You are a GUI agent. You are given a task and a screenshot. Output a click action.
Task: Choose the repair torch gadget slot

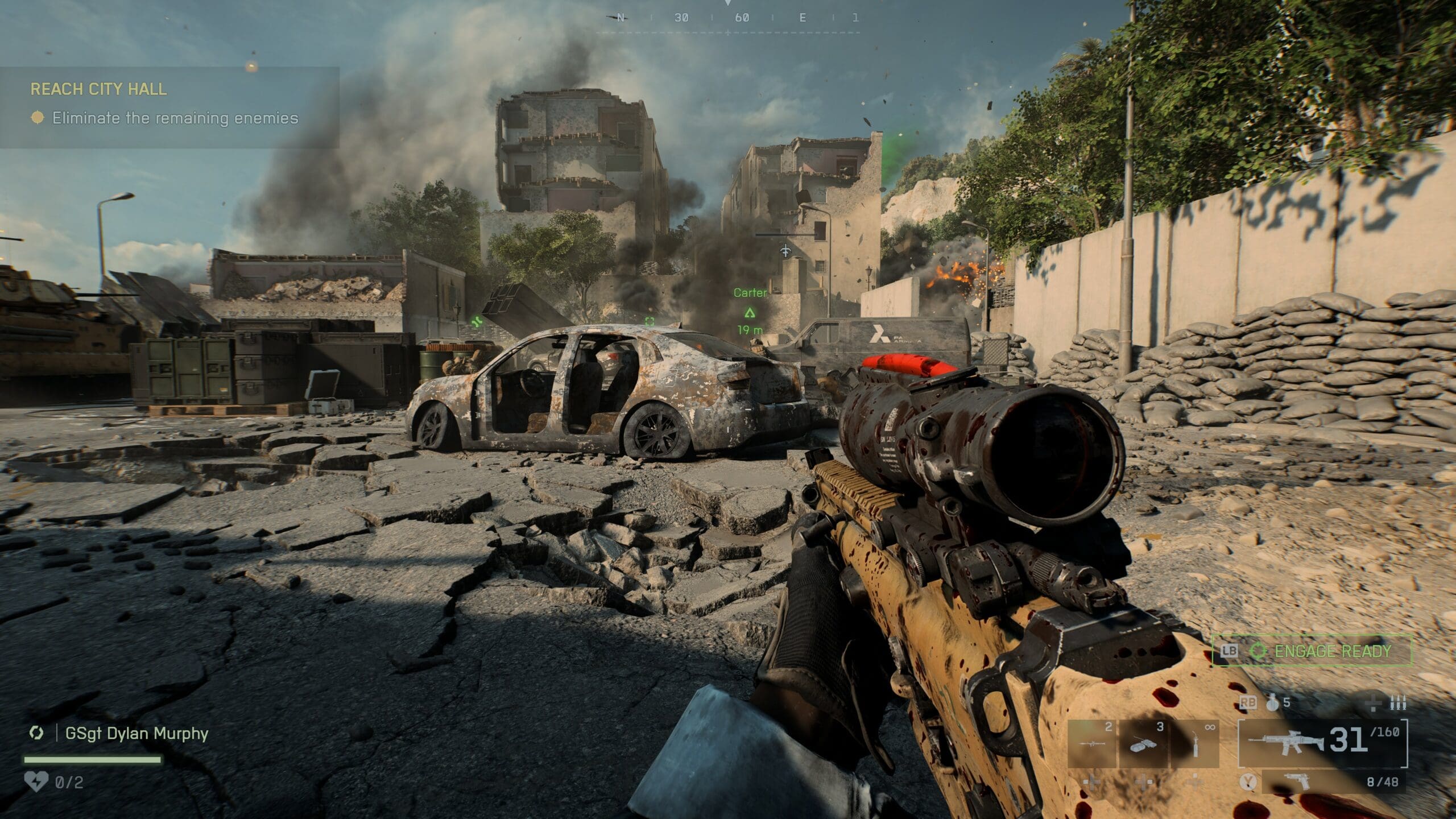pyautogui.click(x=1194, y=743)
